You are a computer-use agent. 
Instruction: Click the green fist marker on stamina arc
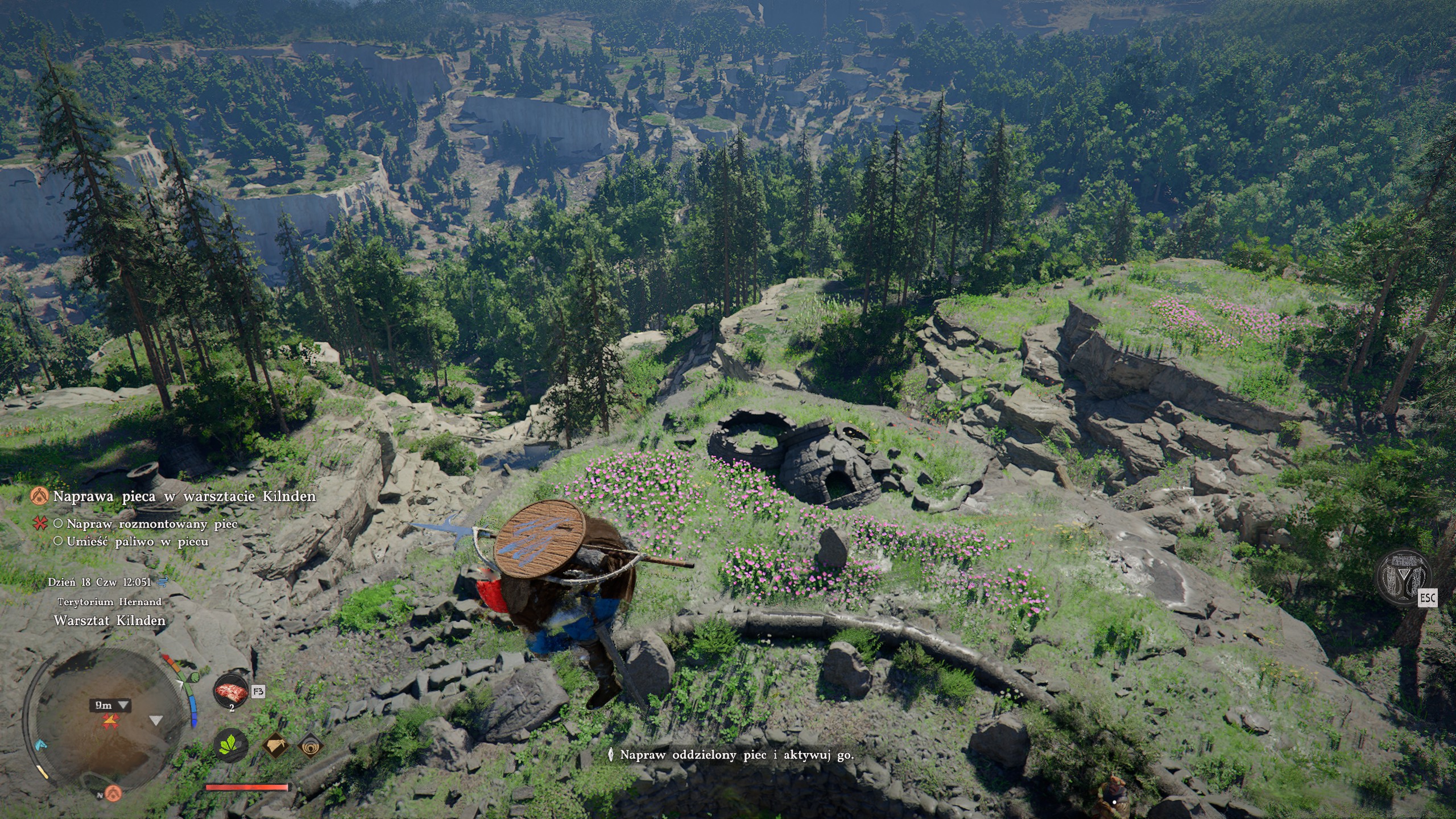point(193,677)
